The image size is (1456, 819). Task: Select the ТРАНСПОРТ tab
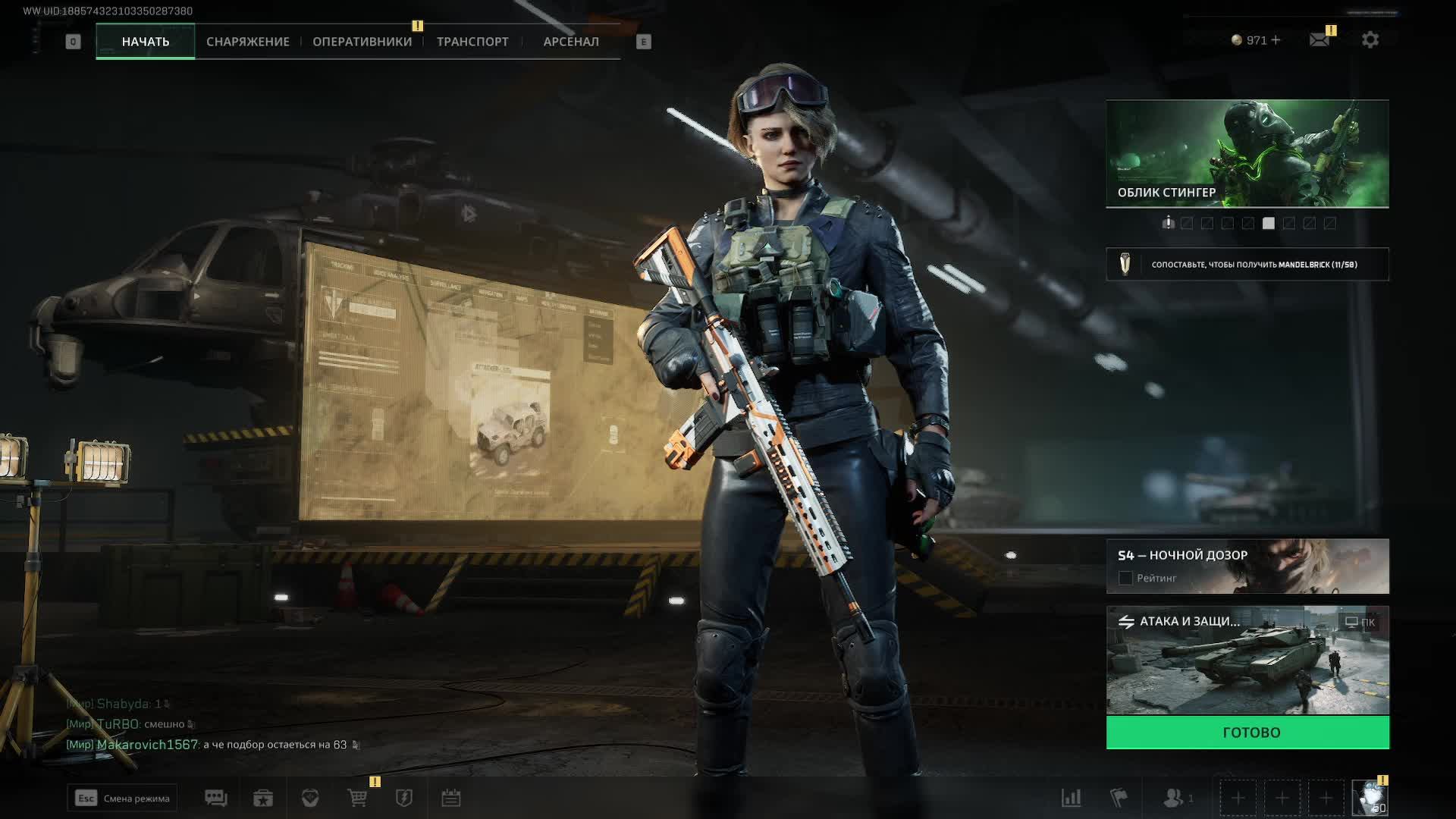(472, 42)
